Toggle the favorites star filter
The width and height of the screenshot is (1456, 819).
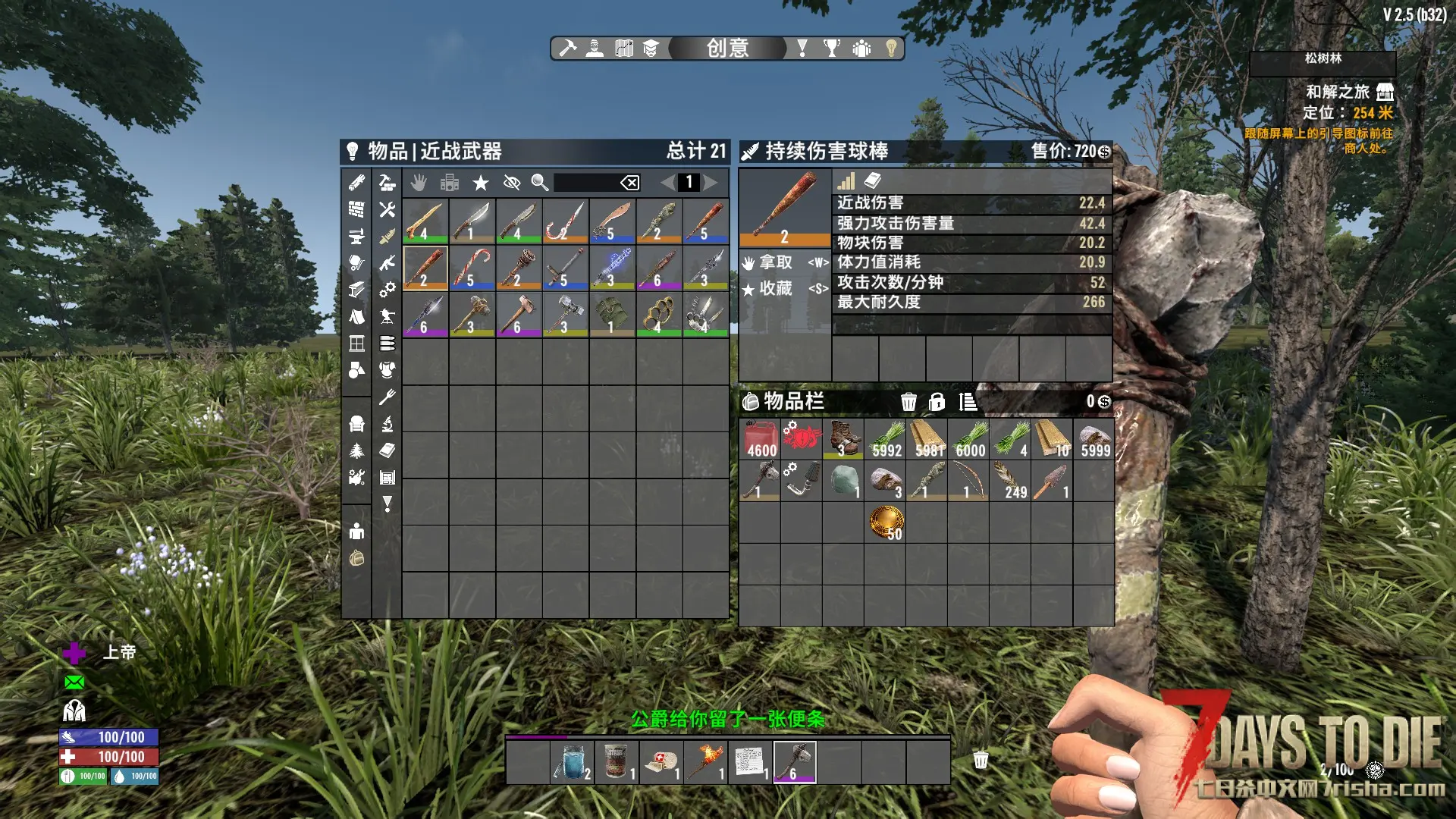coord(481,183)
